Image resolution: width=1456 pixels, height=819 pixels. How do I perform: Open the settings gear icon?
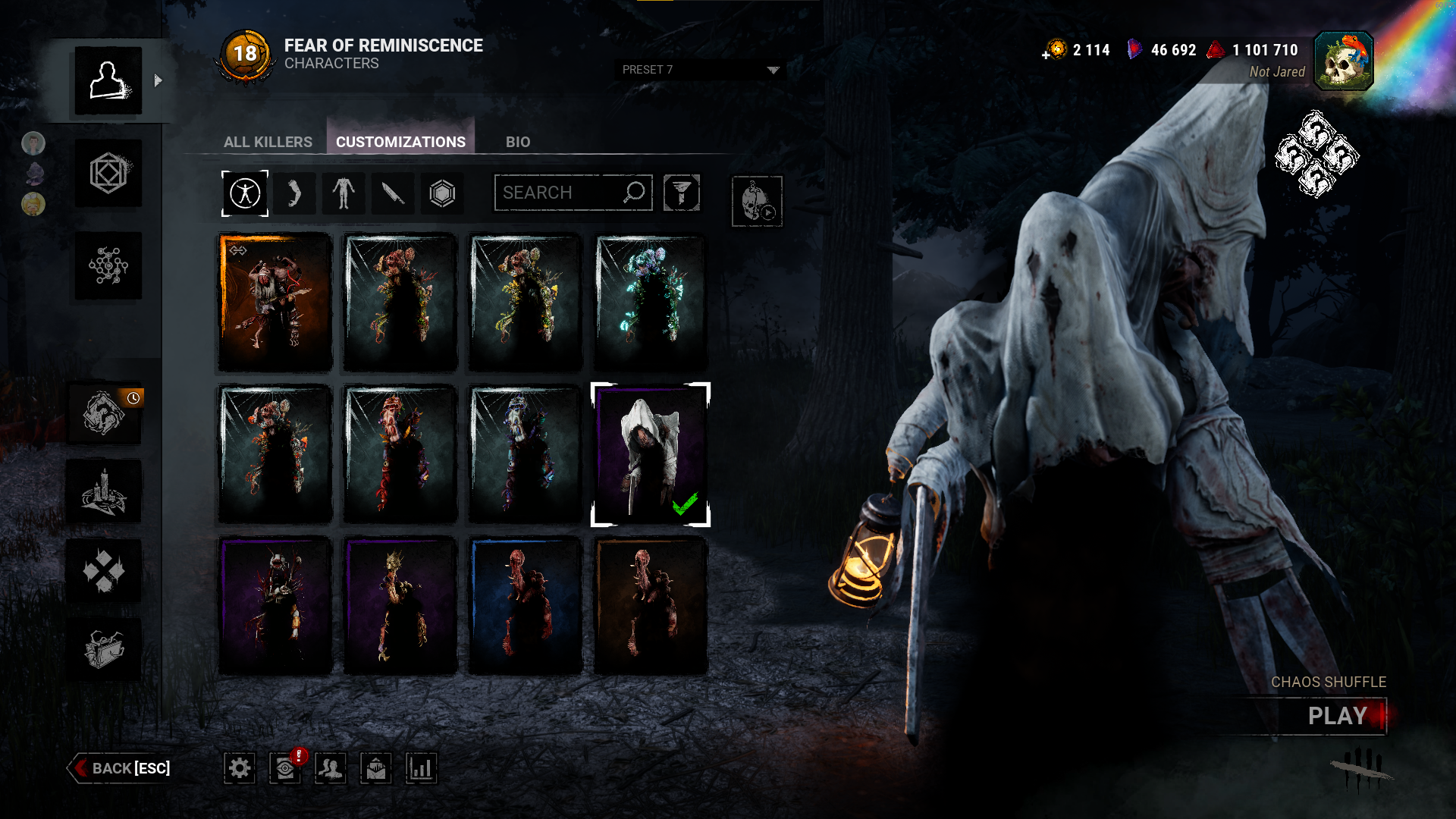[240, 768]
